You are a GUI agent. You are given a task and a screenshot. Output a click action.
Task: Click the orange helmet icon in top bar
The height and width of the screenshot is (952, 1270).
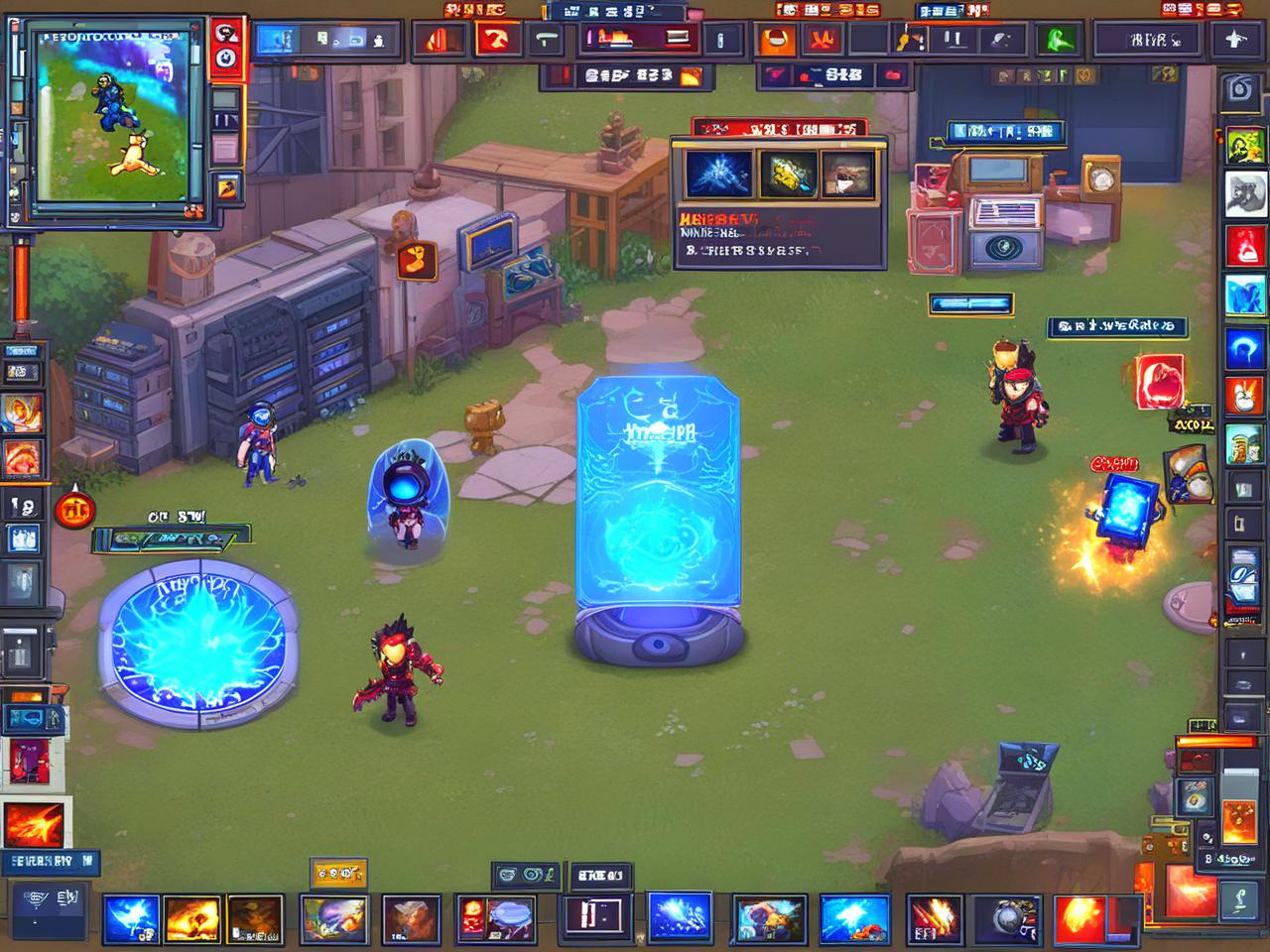click(x=777, y=41)
